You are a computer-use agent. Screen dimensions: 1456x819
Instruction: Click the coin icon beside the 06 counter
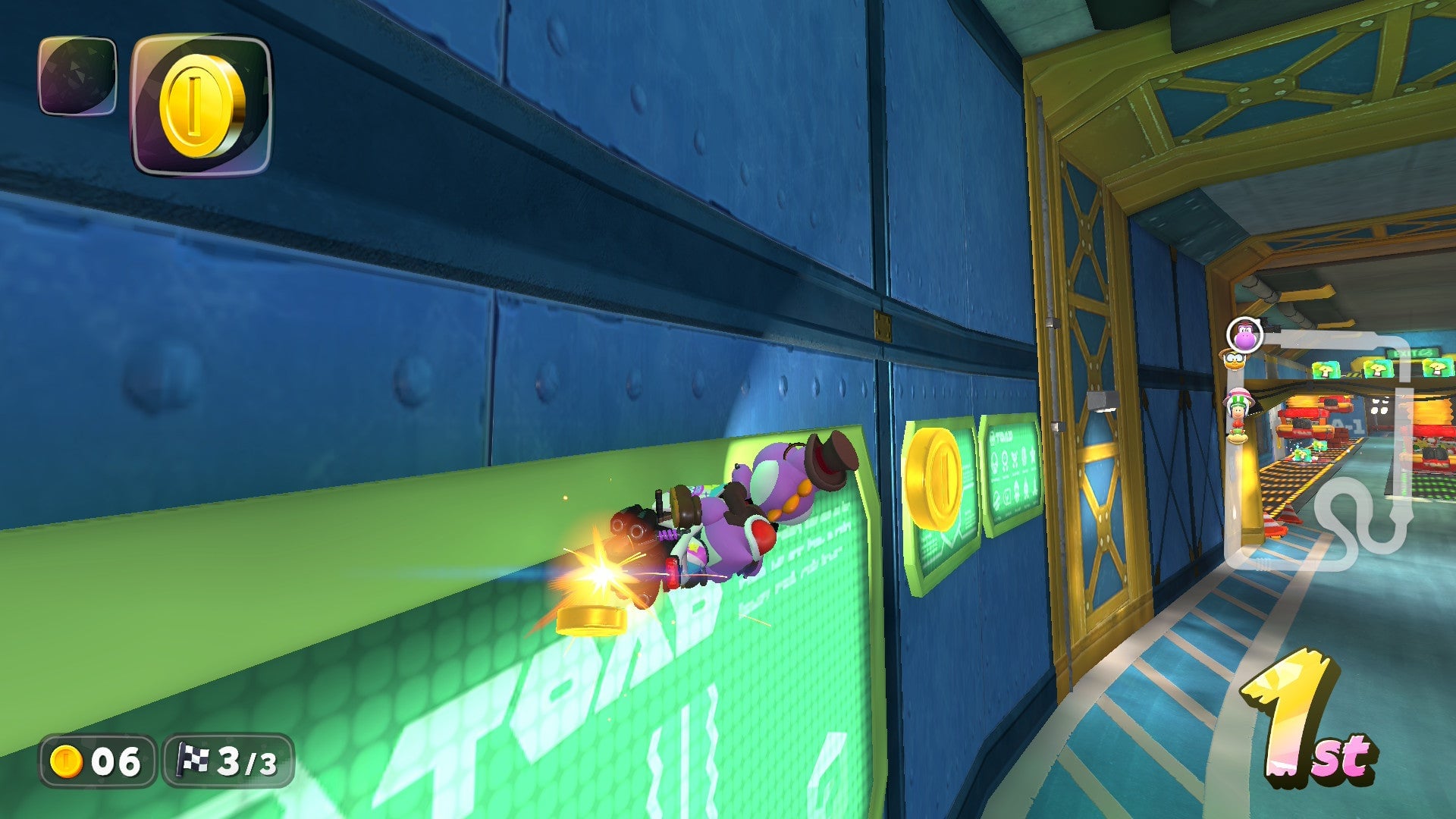click(x=67, y=760)
